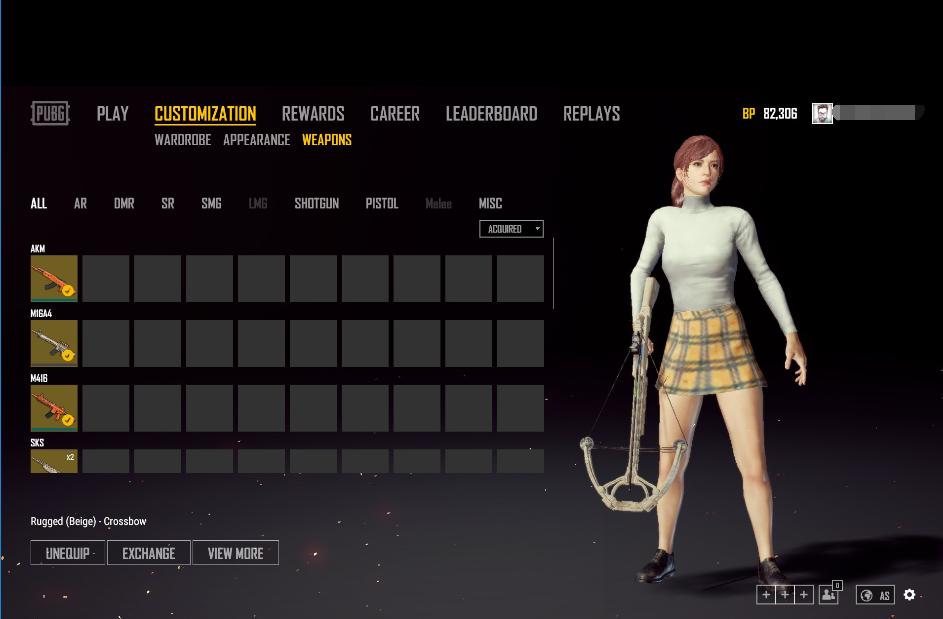View the Pistol skins category
Viewport: 943px width, 619px height.
382,204
